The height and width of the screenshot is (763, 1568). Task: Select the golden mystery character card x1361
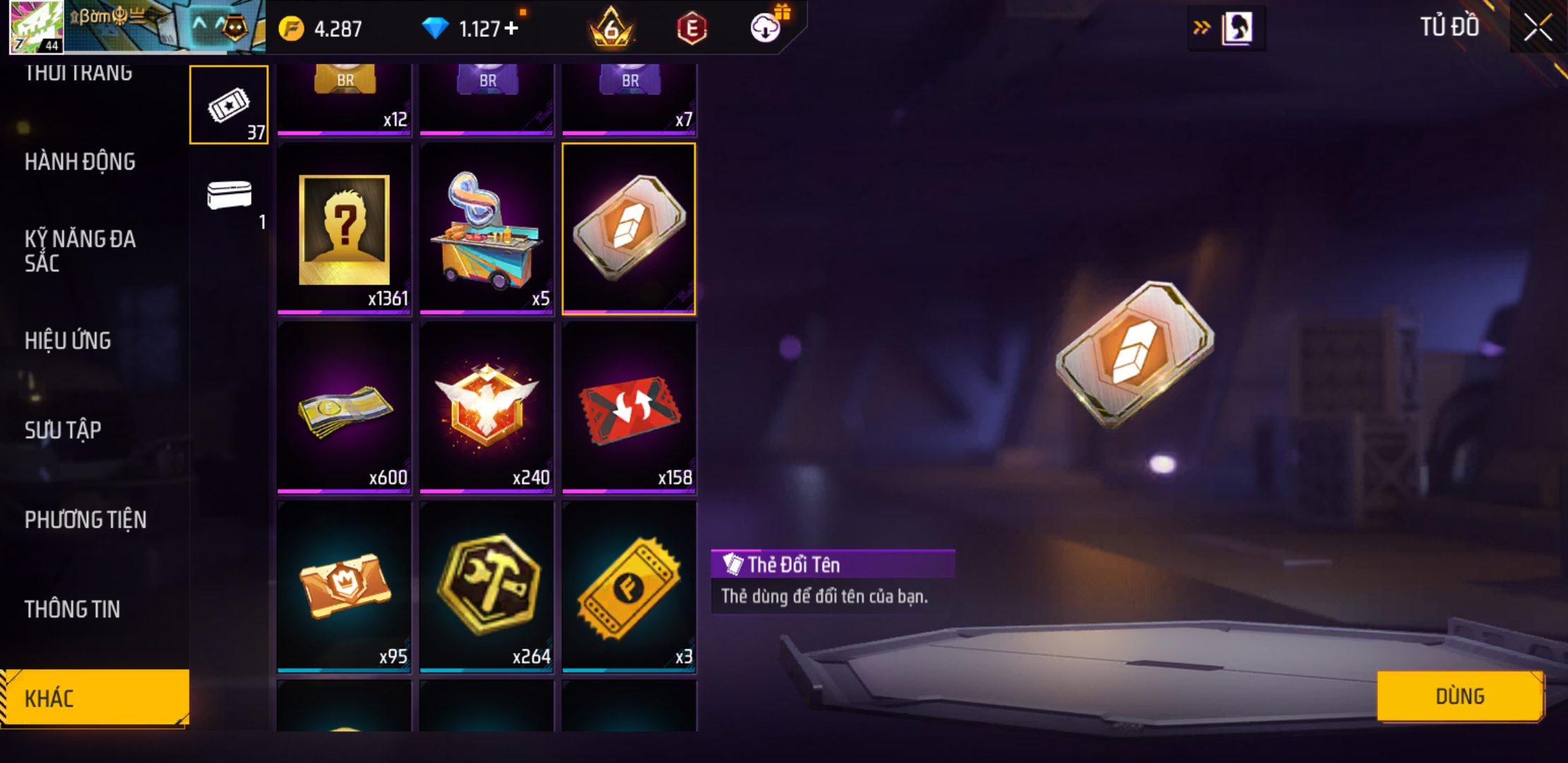pyautogui.click(x=344, y=229)
